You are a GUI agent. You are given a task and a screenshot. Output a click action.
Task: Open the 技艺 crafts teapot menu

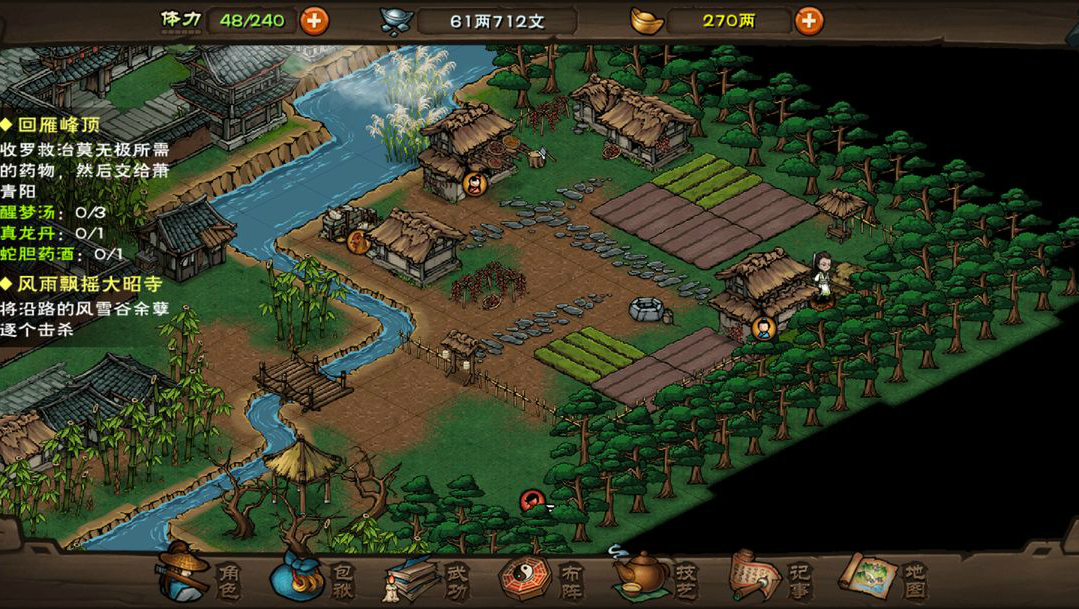[656, 576]
